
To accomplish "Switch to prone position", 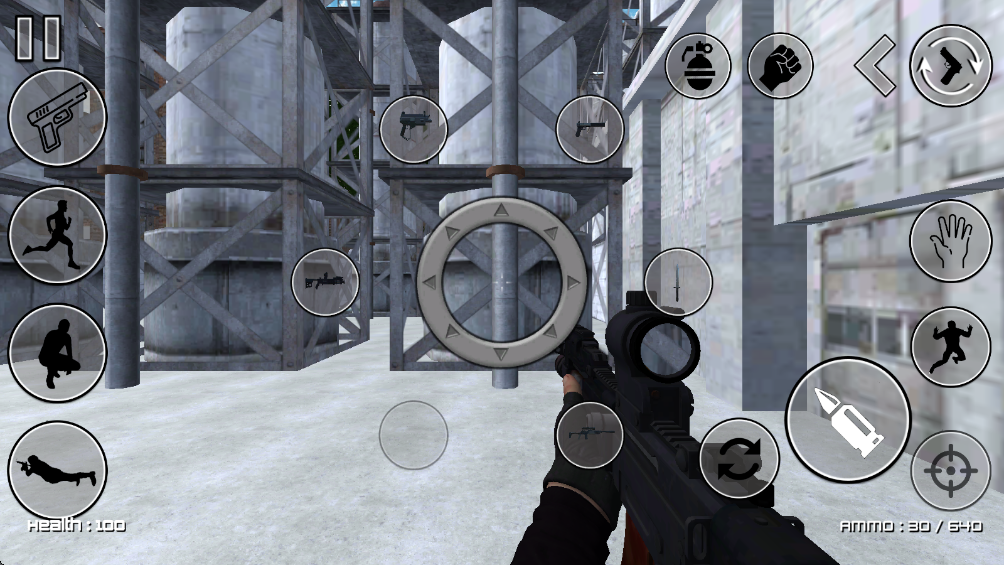I will [57, 470].
